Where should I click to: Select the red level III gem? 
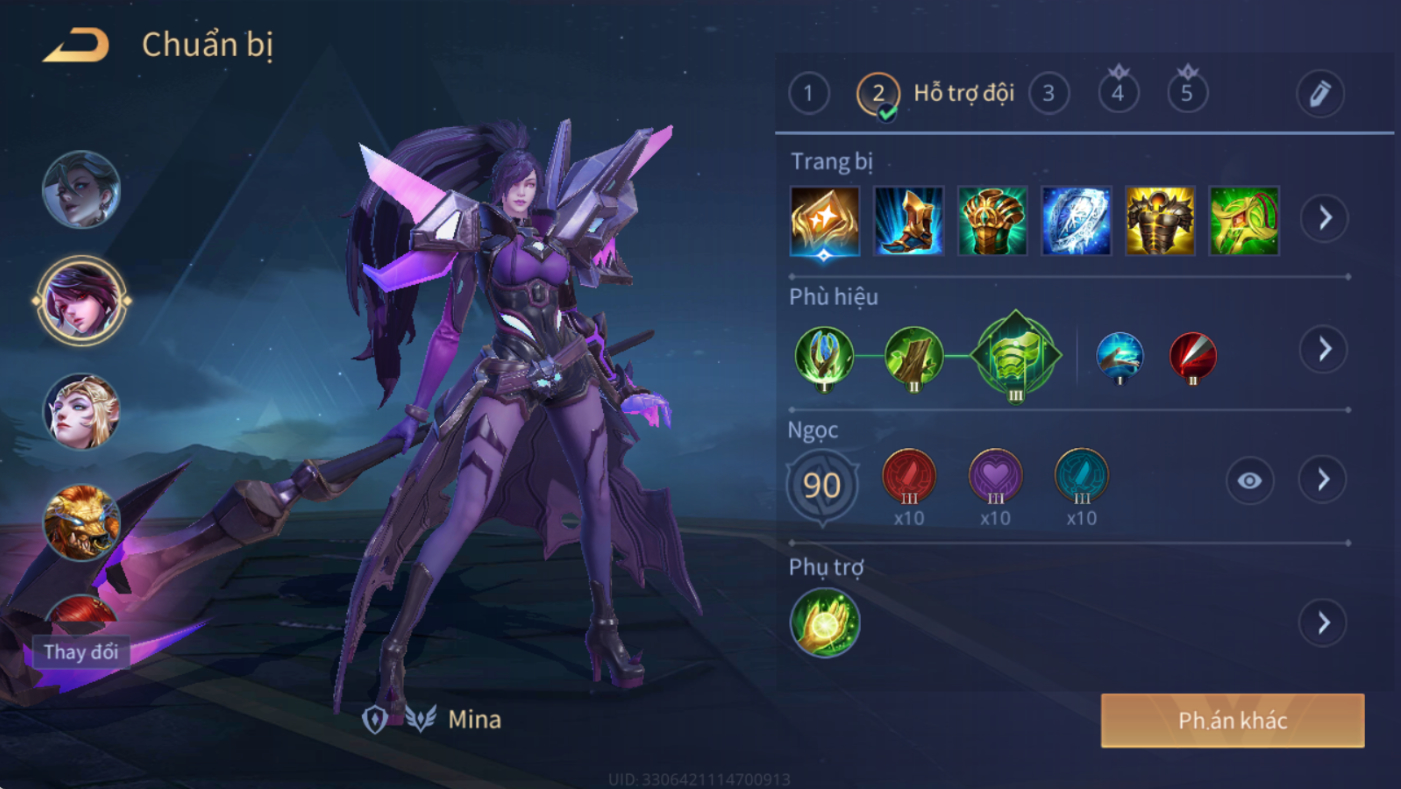click(908, 476)
